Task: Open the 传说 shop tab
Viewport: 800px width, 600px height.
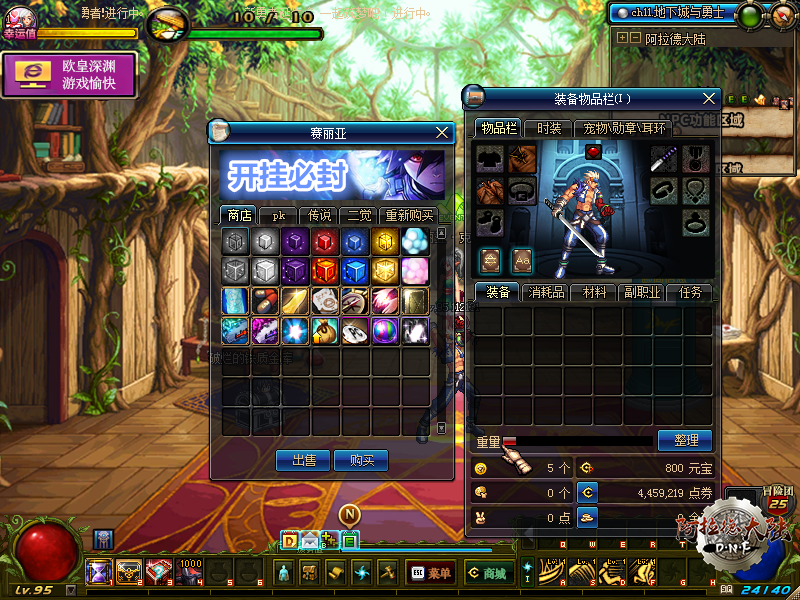Action: (320, 215)
